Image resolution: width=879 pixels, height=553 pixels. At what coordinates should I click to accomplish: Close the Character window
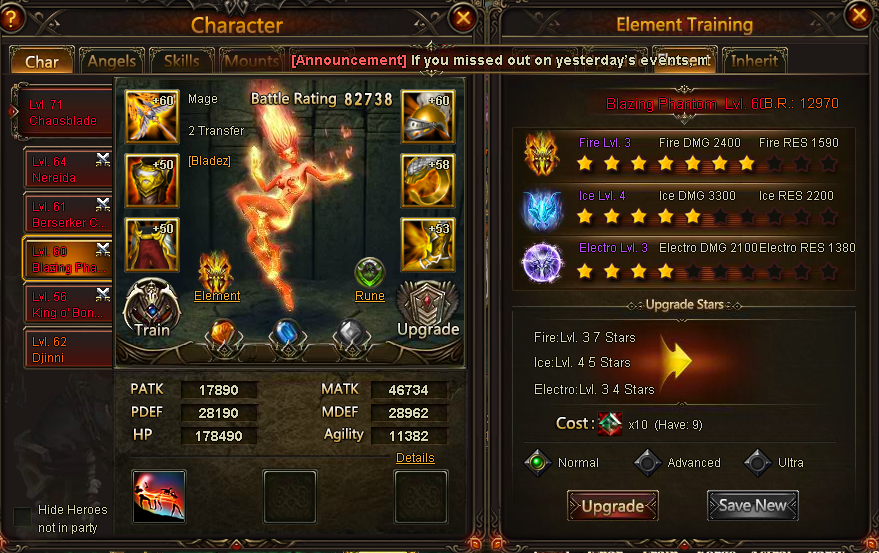tap(462, 17)
